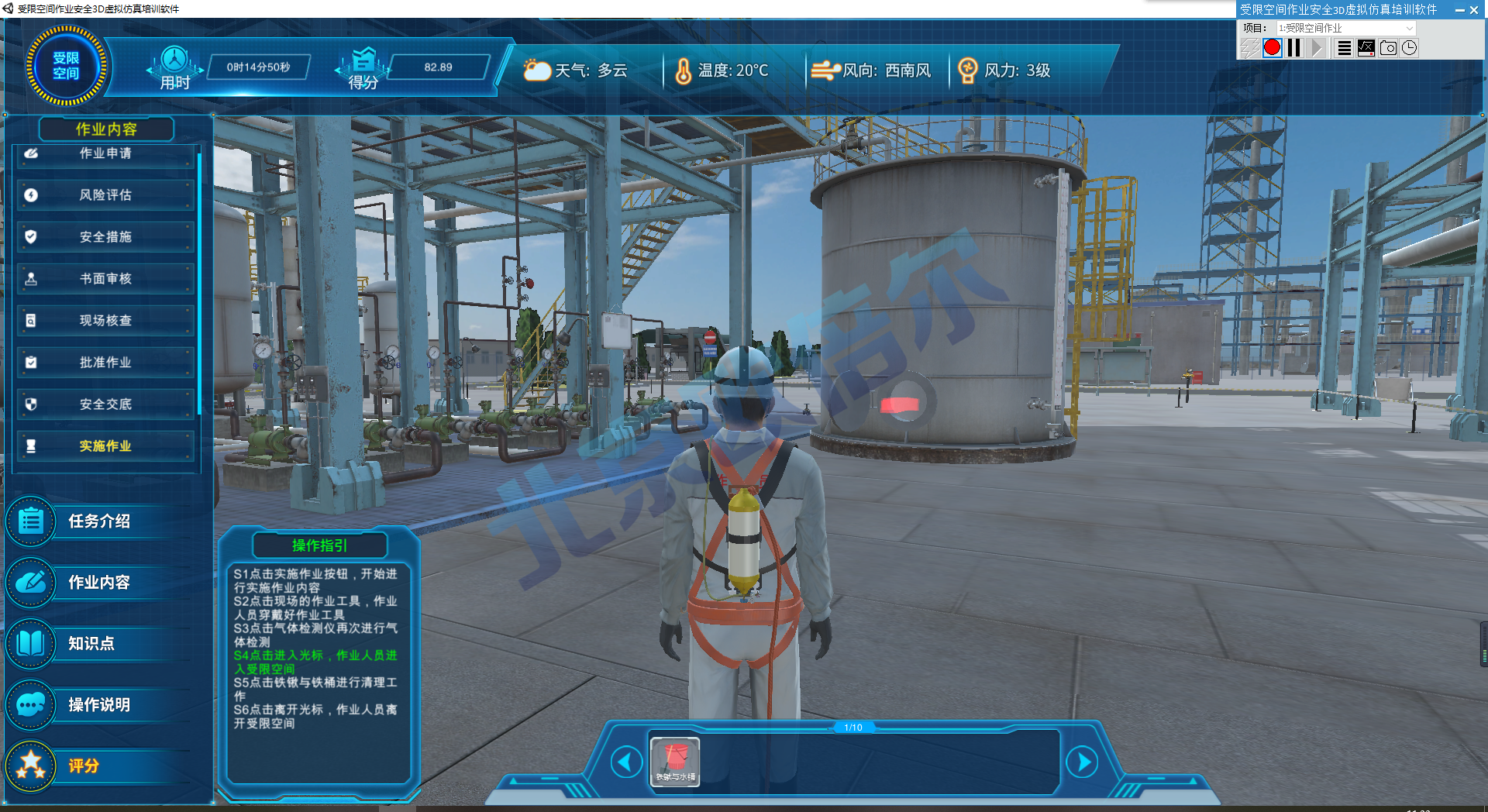Open the 书面审核 step
Image resolution: width=1488 pixels, height=812 pixels.
105,279
